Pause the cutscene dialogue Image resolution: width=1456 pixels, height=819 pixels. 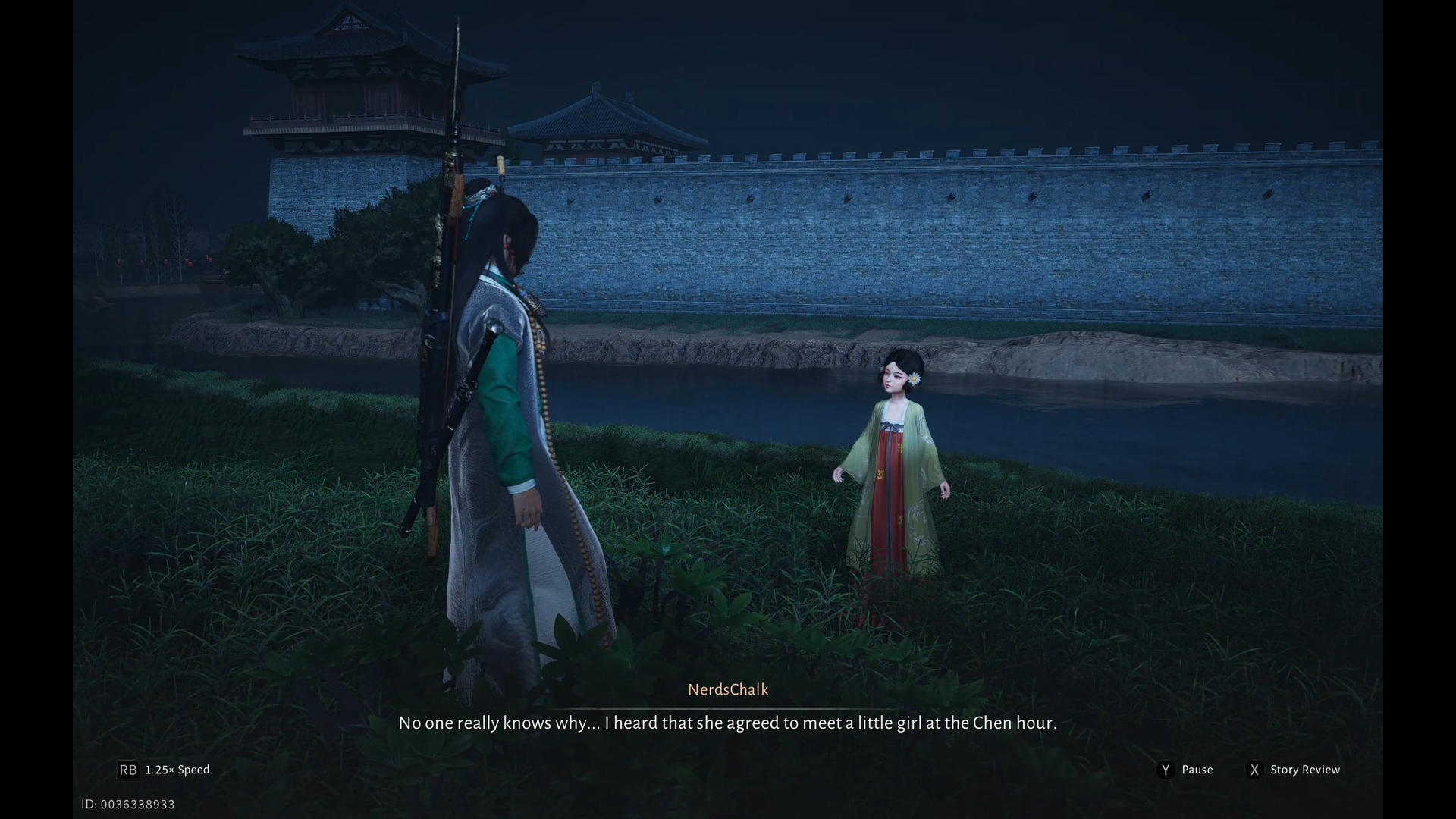point(1186,770)
